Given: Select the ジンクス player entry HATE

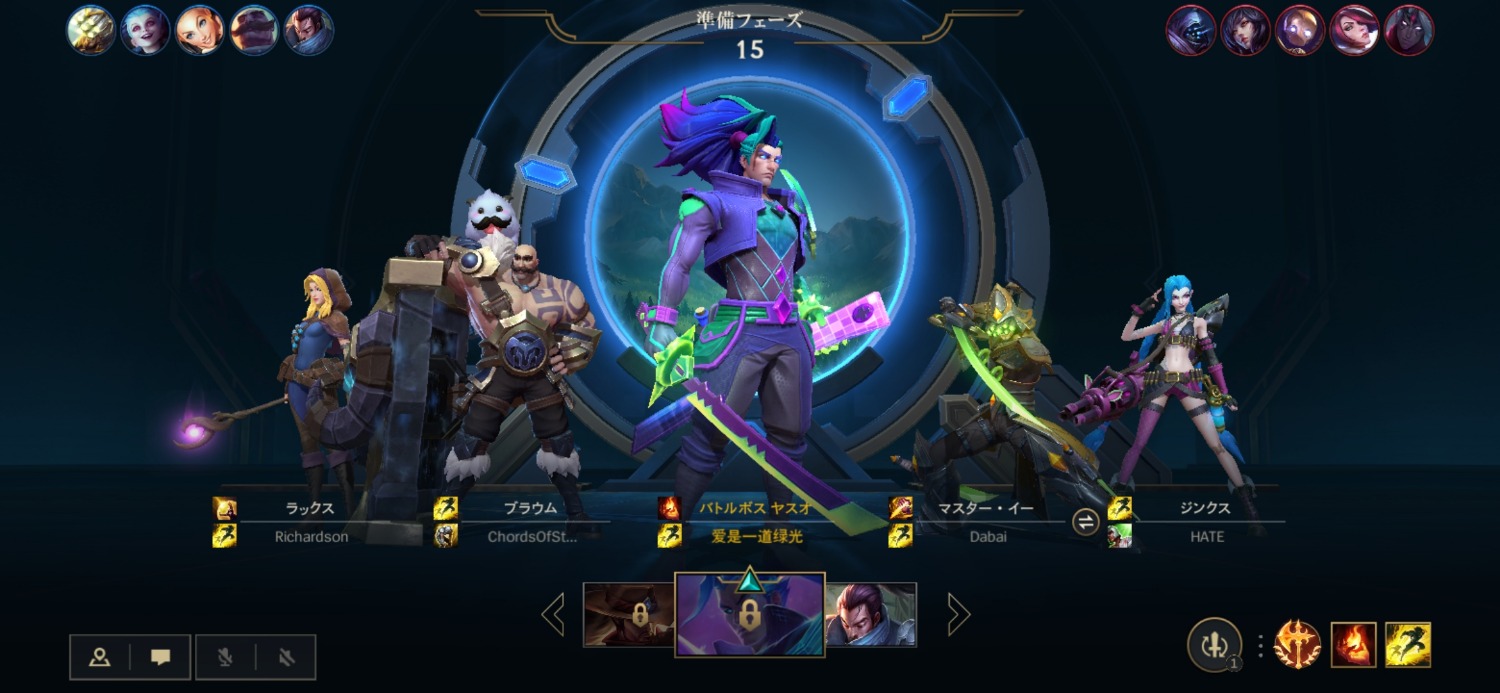Looking at the screenshot, I should point(1207,522).
